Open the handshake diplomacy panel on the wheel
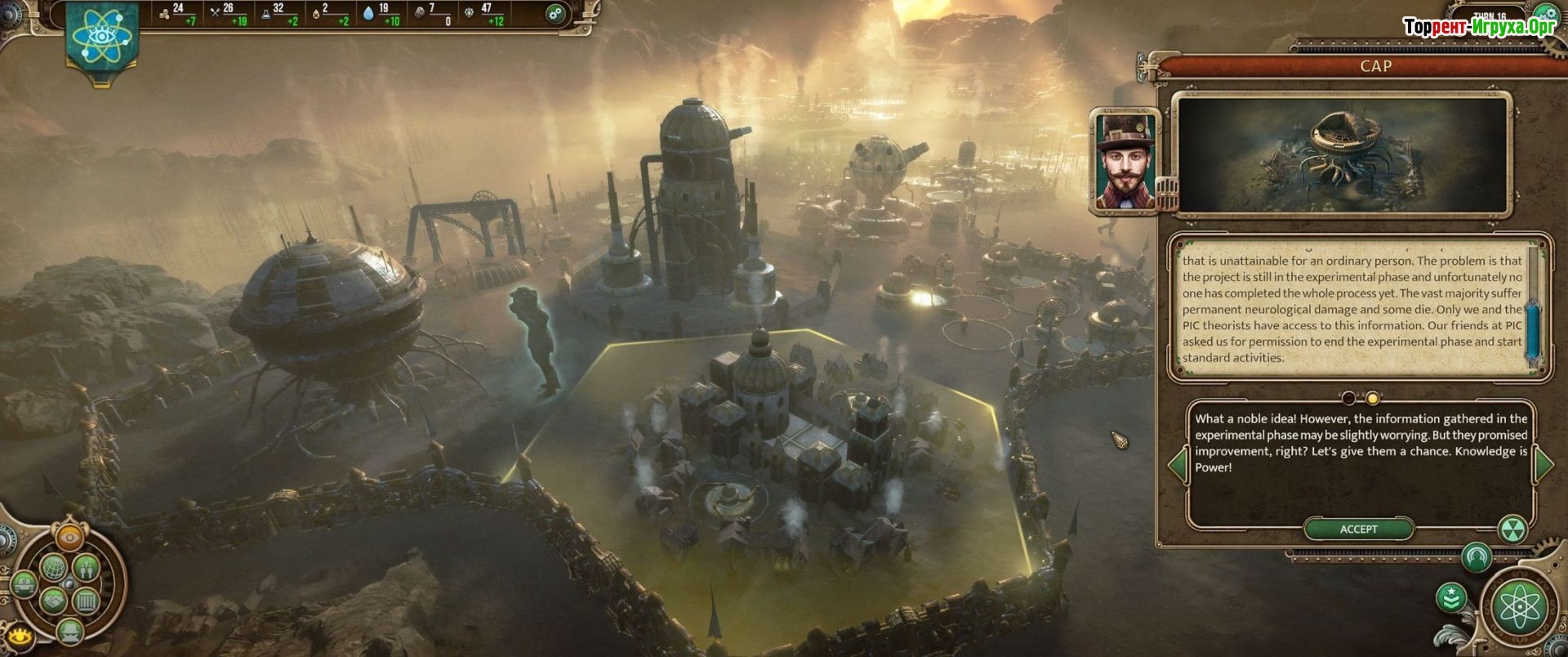This screenshot has height=657, width=1568. (x=51, y=602)
